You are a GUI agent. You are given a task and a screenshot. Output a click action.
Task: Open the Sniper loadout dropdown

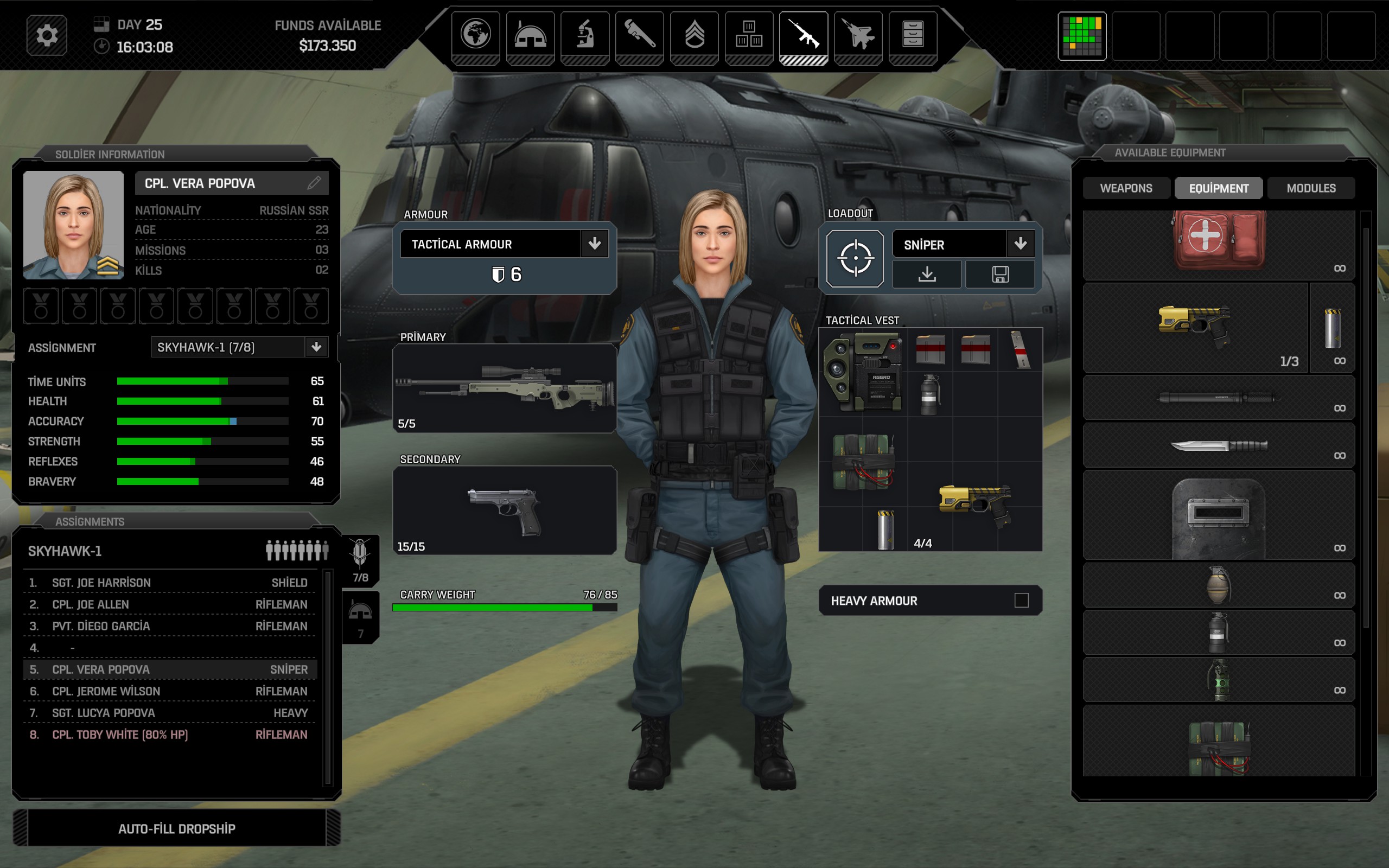click(1020, 245)
